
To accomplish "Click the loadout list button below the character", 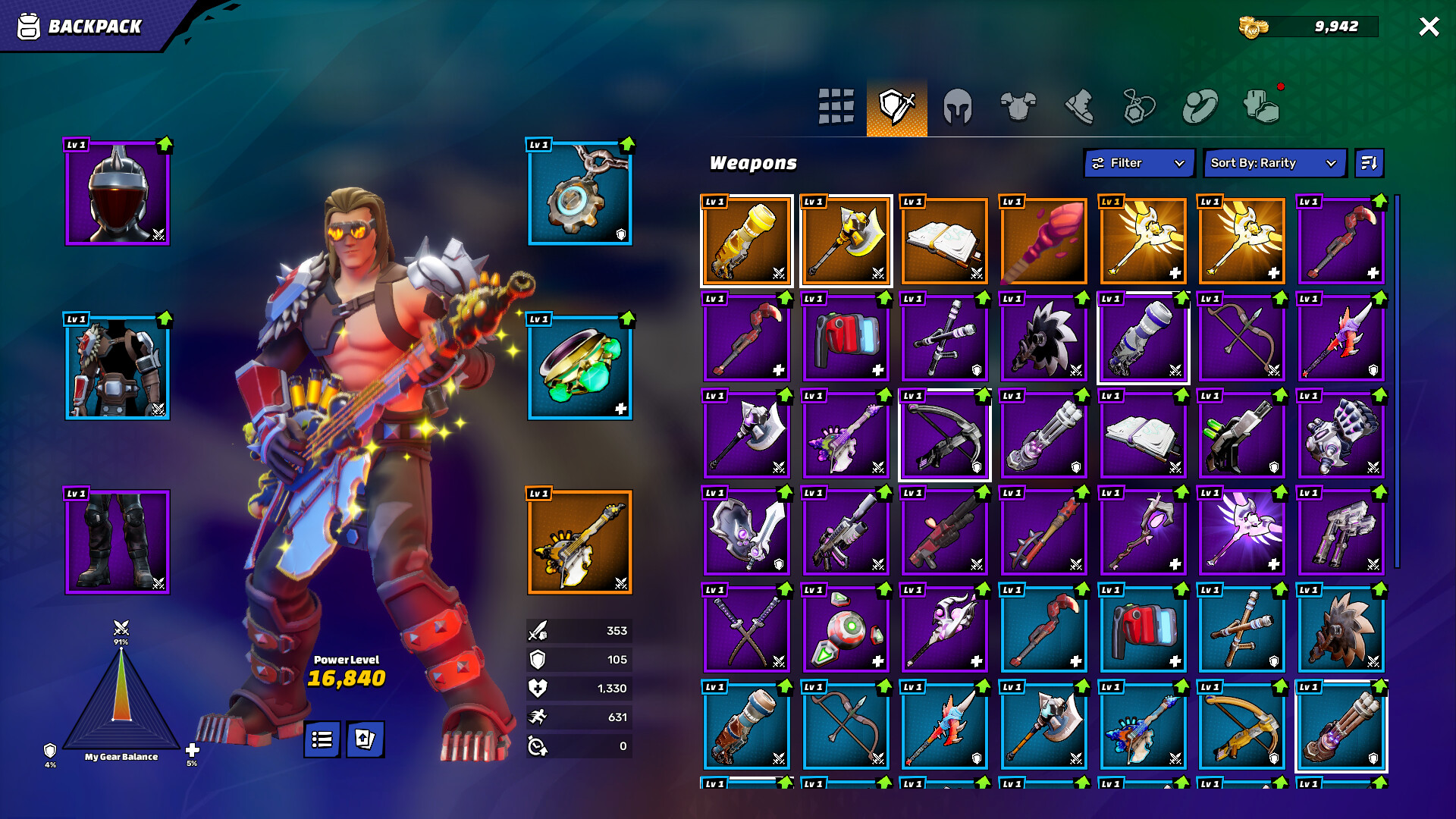I will (x=321, y=739).
